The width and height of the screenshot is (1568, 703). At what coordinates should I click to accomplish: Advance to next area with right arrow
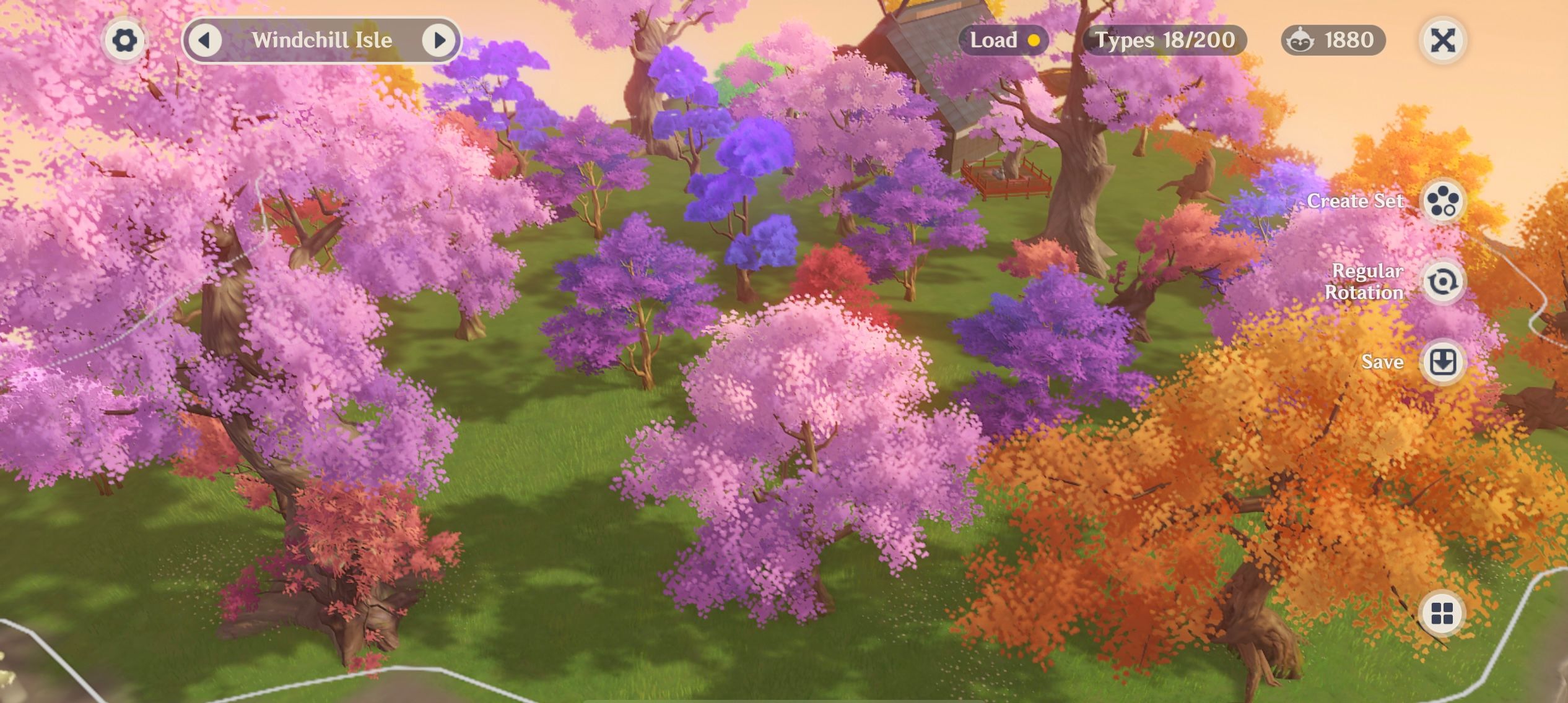click(x=440, y=40)
